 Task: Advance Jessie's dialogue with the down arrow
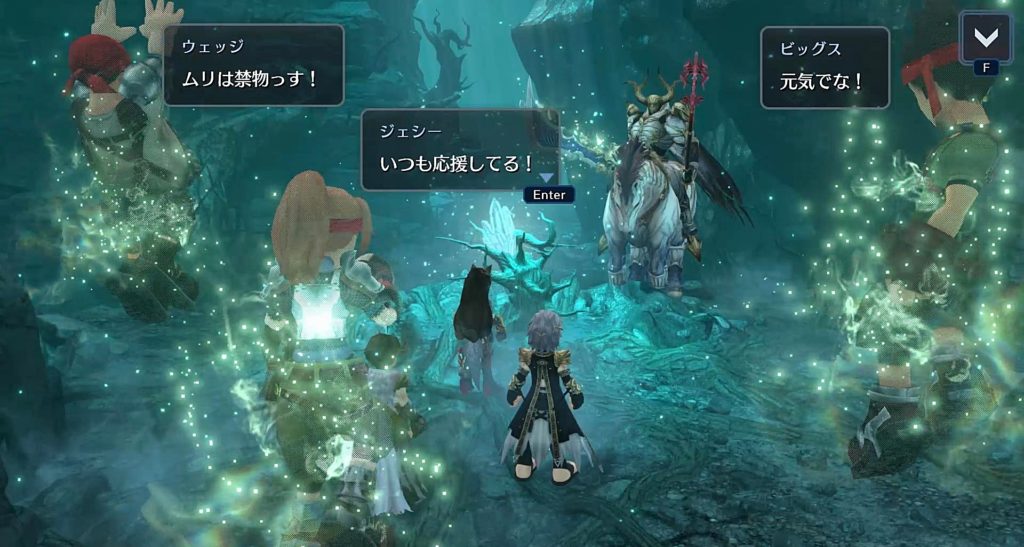click(547, 178)
